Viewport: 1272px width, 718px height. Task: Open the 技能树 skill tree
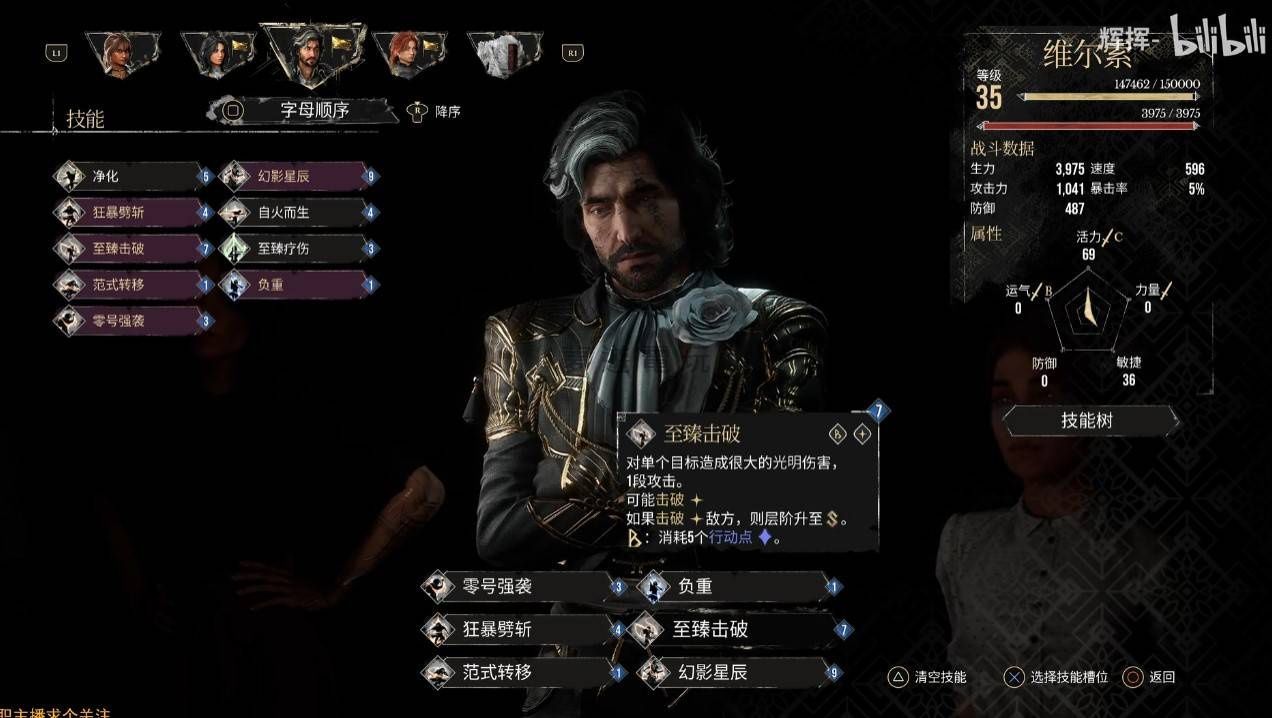click(x=1092, y=421)
